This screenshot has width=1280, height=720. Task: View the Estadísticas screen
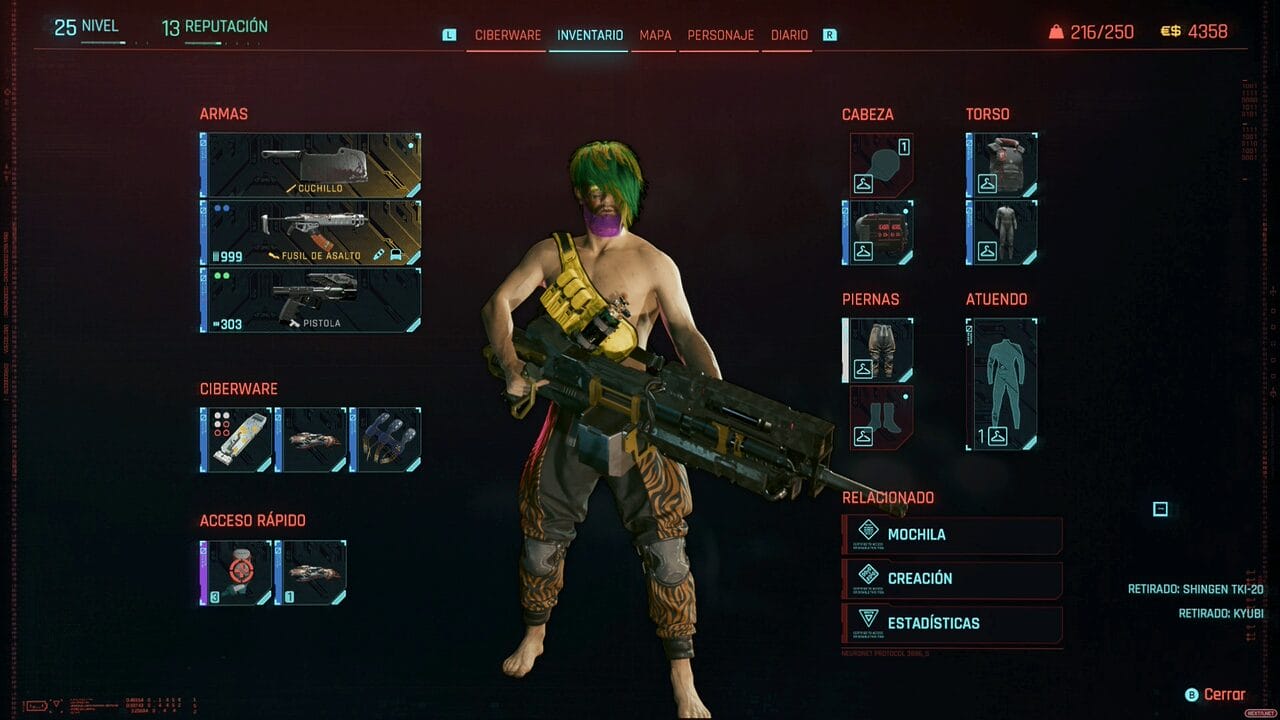click(952, 624)
